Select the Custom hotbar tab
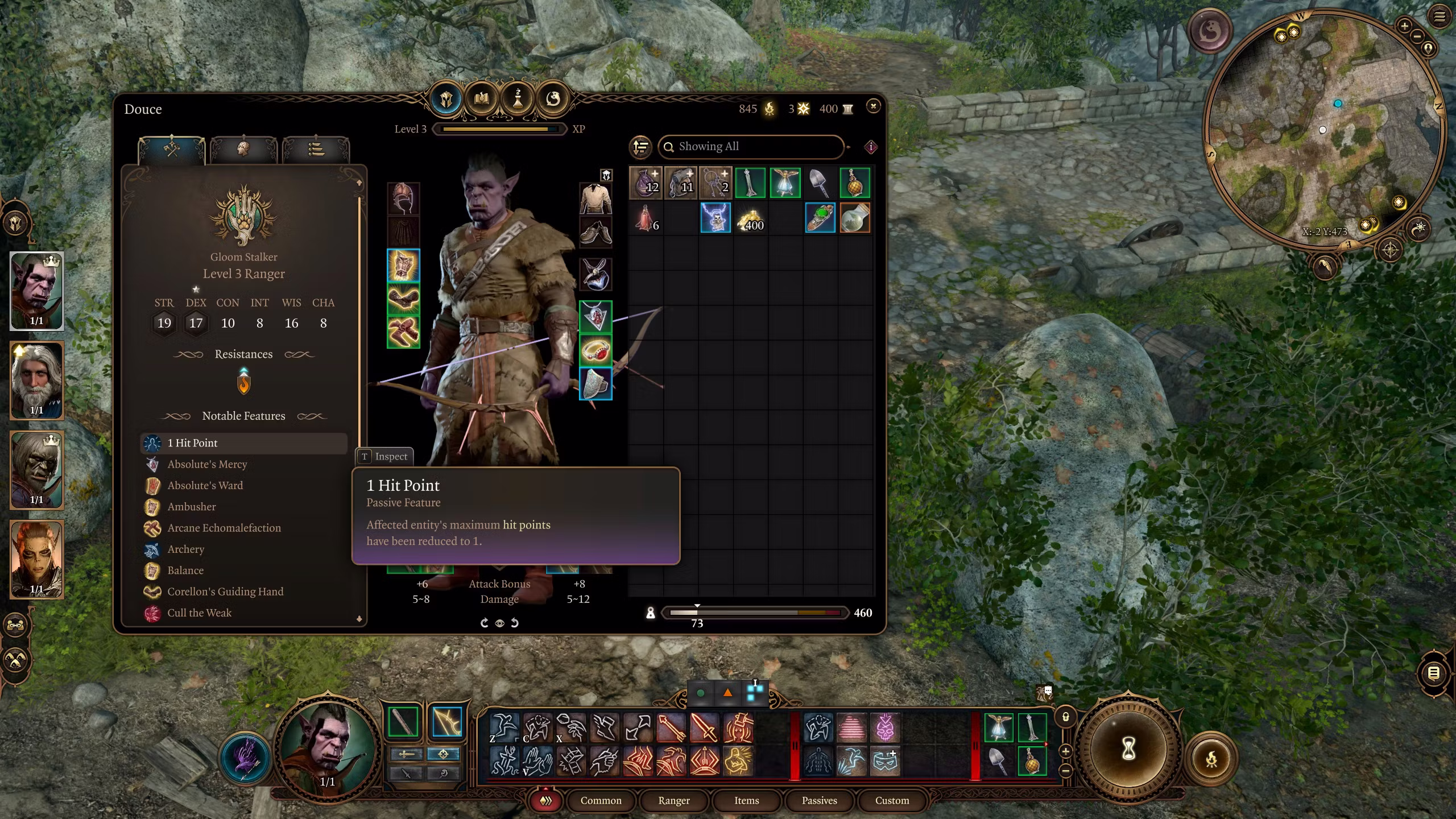This screenshot has width=1456, height=819. (892, 800)
